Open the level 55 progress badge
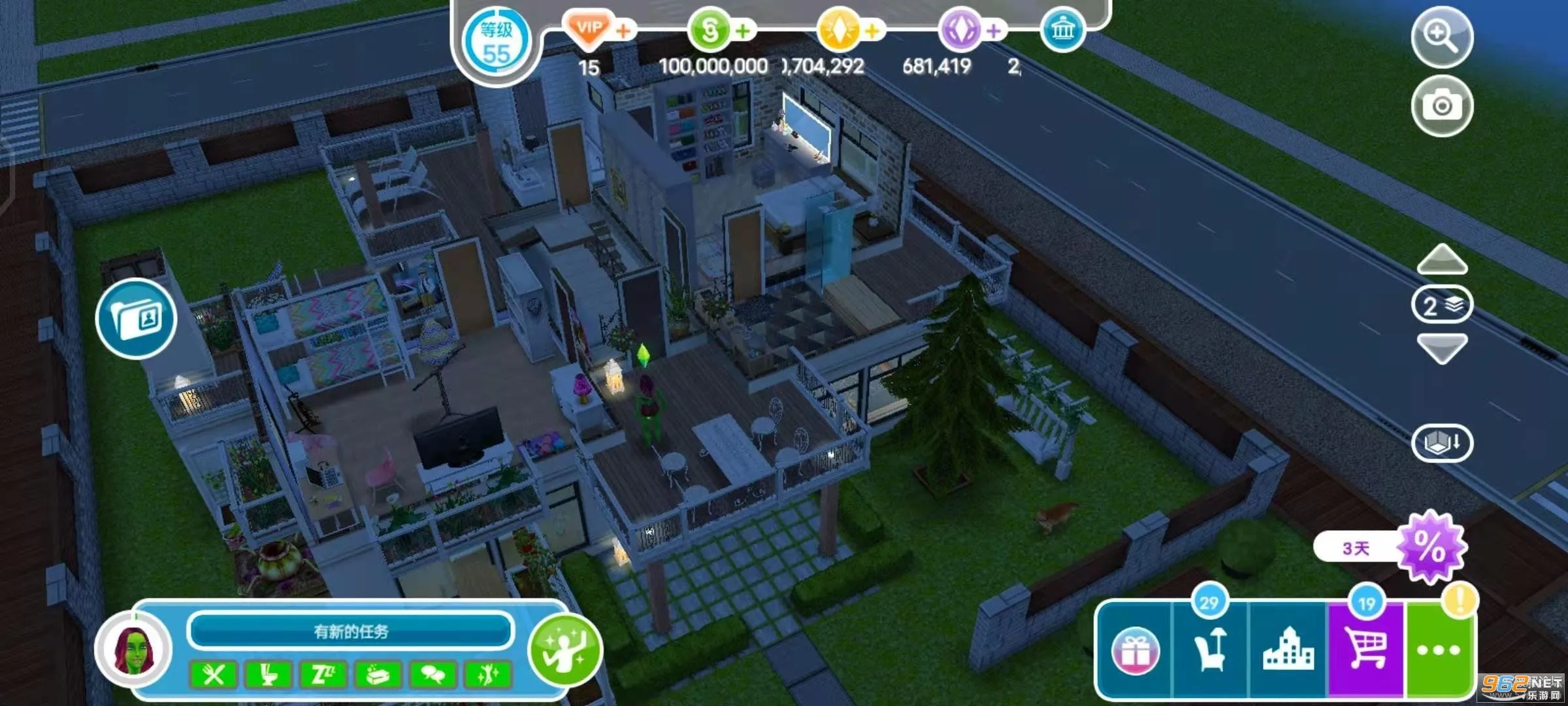Screen dimensions: 1568x706 pyautogui.click(x=497, y=43)
